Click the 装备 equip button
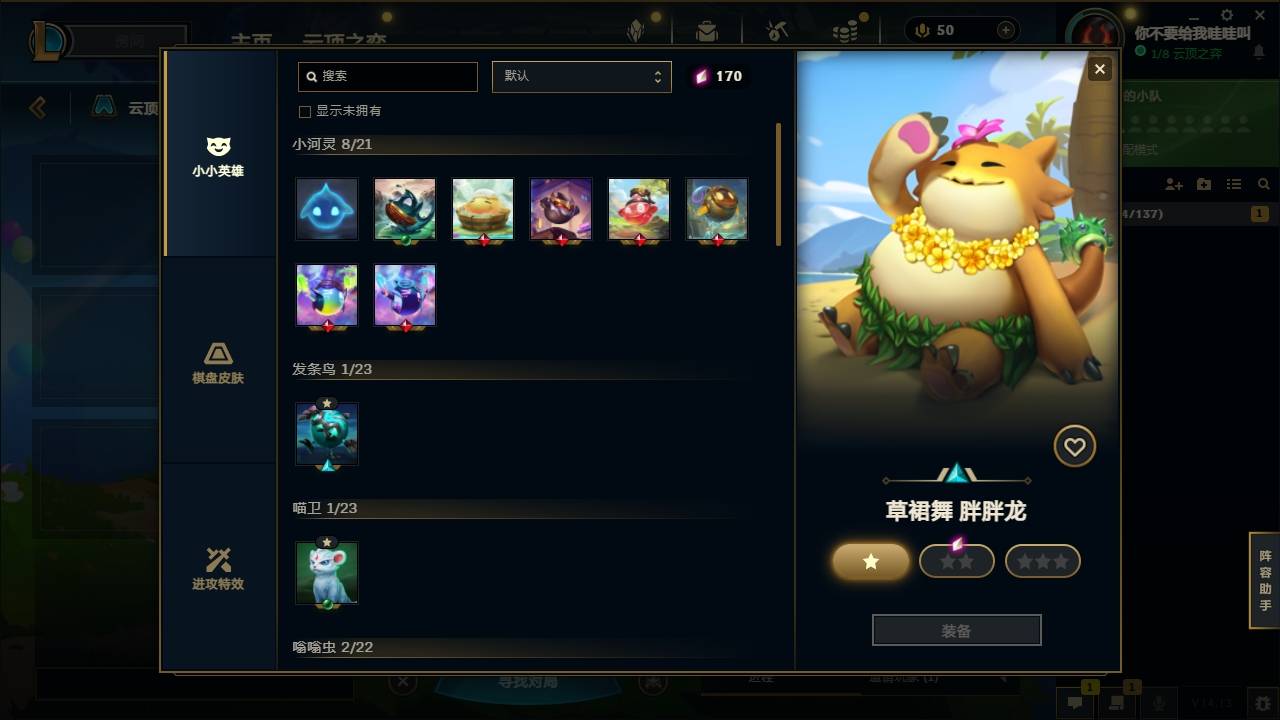Viewport: 1280px width, 720px height. point(956,629)
